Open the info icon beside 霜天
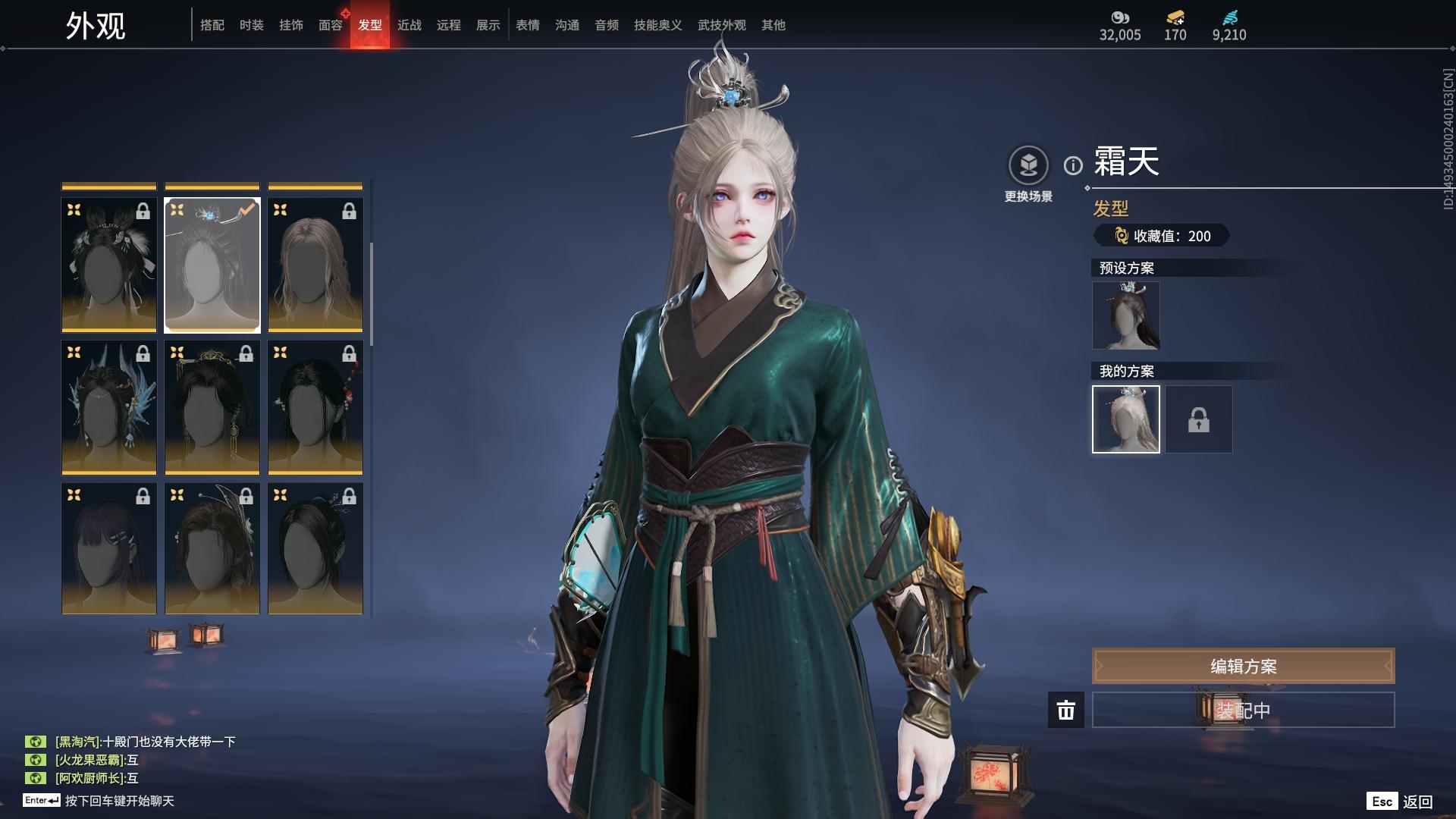The image size is (1456, 819). click(x=1073, y=165)
